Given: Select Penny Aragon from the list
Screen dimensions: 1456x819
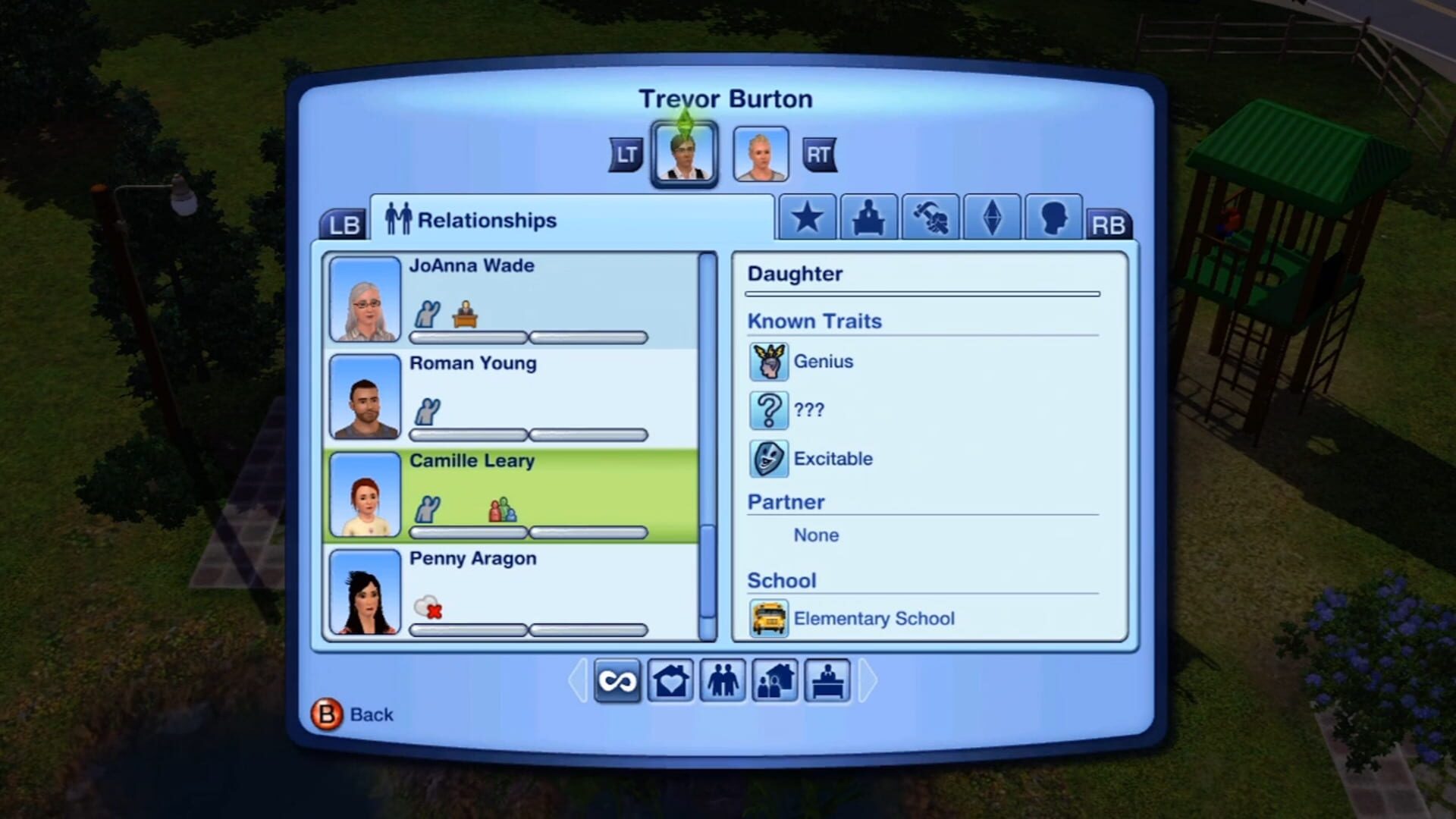Looking at the screenshot, I should tap(516, 591).
